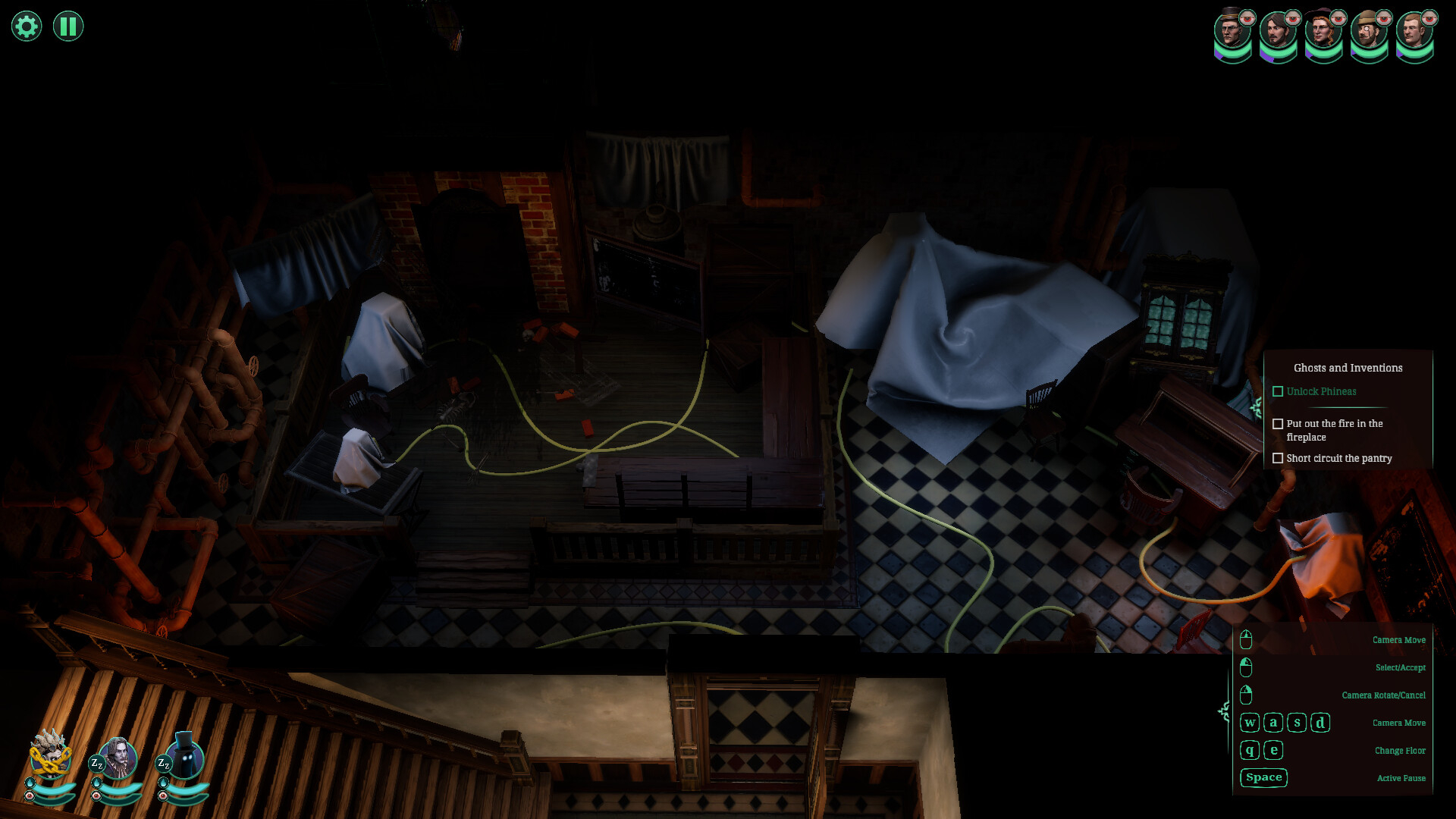Check the Unlock Phineas objective checkbox
1456x819 pixels.
point(1278,391)
